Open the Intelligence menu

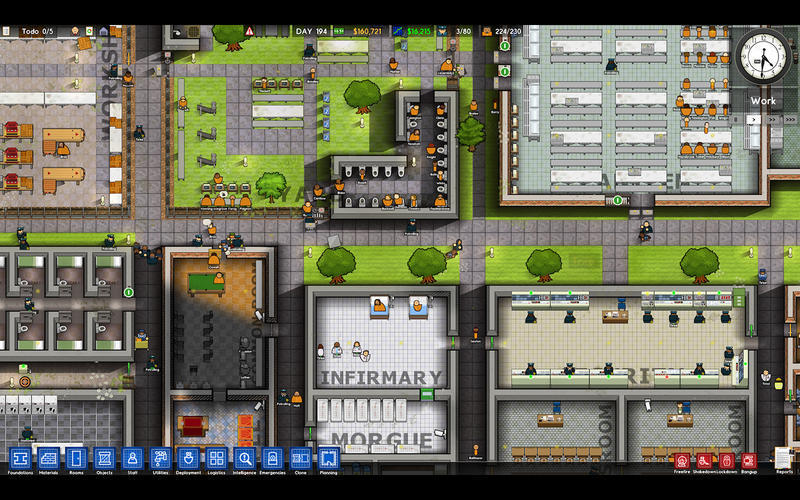[x=244, y=458]
